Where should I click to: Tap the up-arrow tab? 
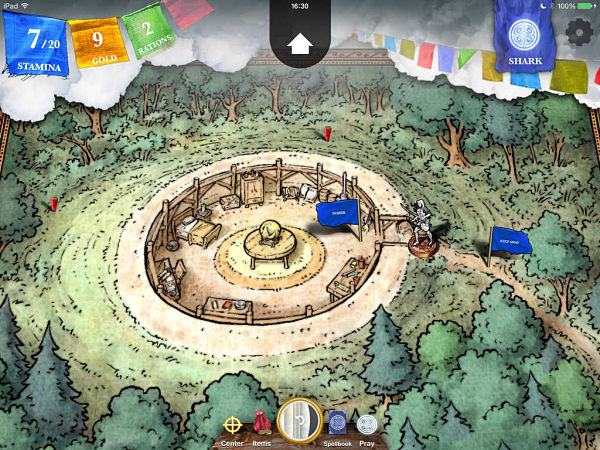pyautogui.click(x=299, y=42)
